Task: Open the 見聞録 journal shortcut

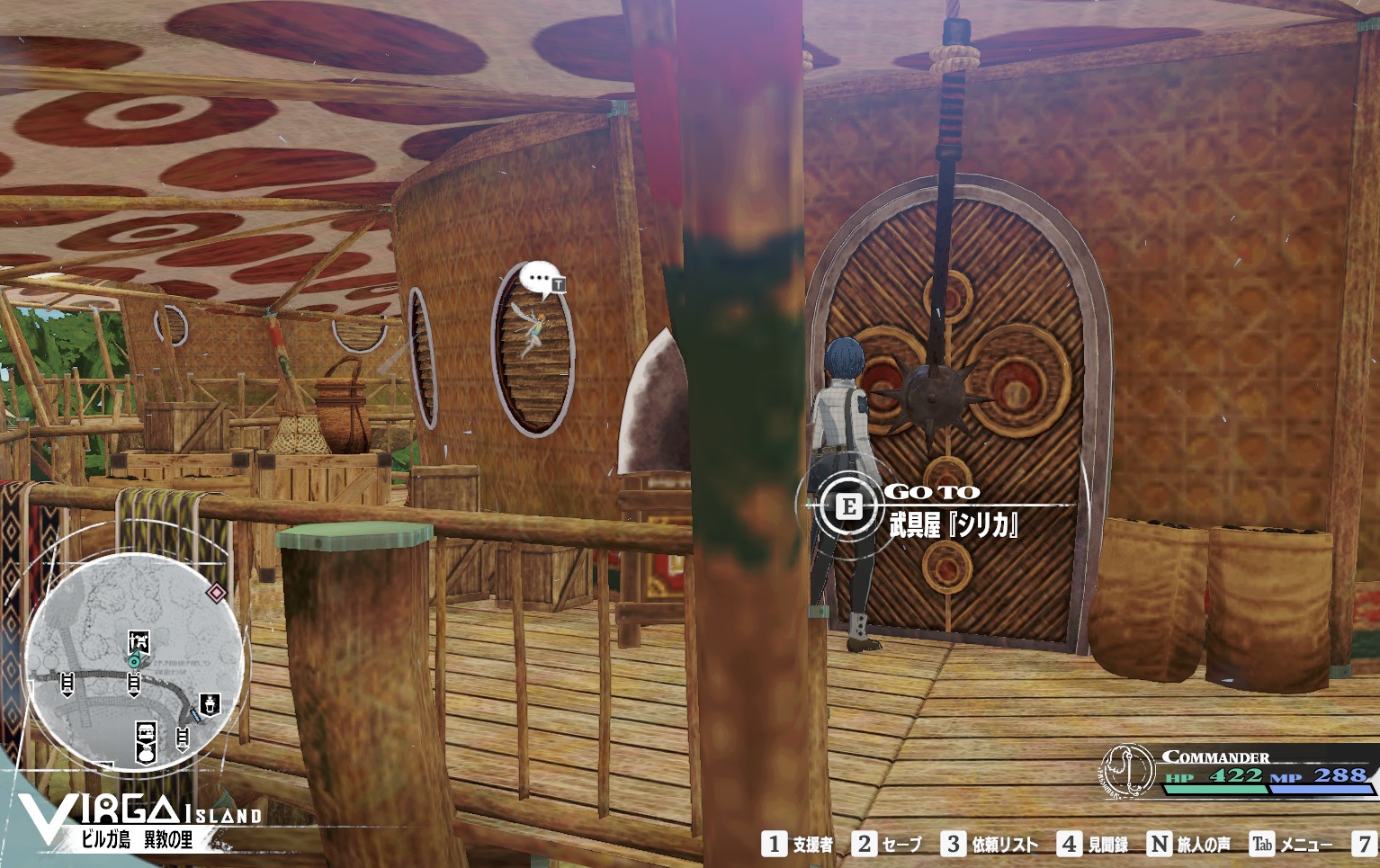Action: (1093, 844)
